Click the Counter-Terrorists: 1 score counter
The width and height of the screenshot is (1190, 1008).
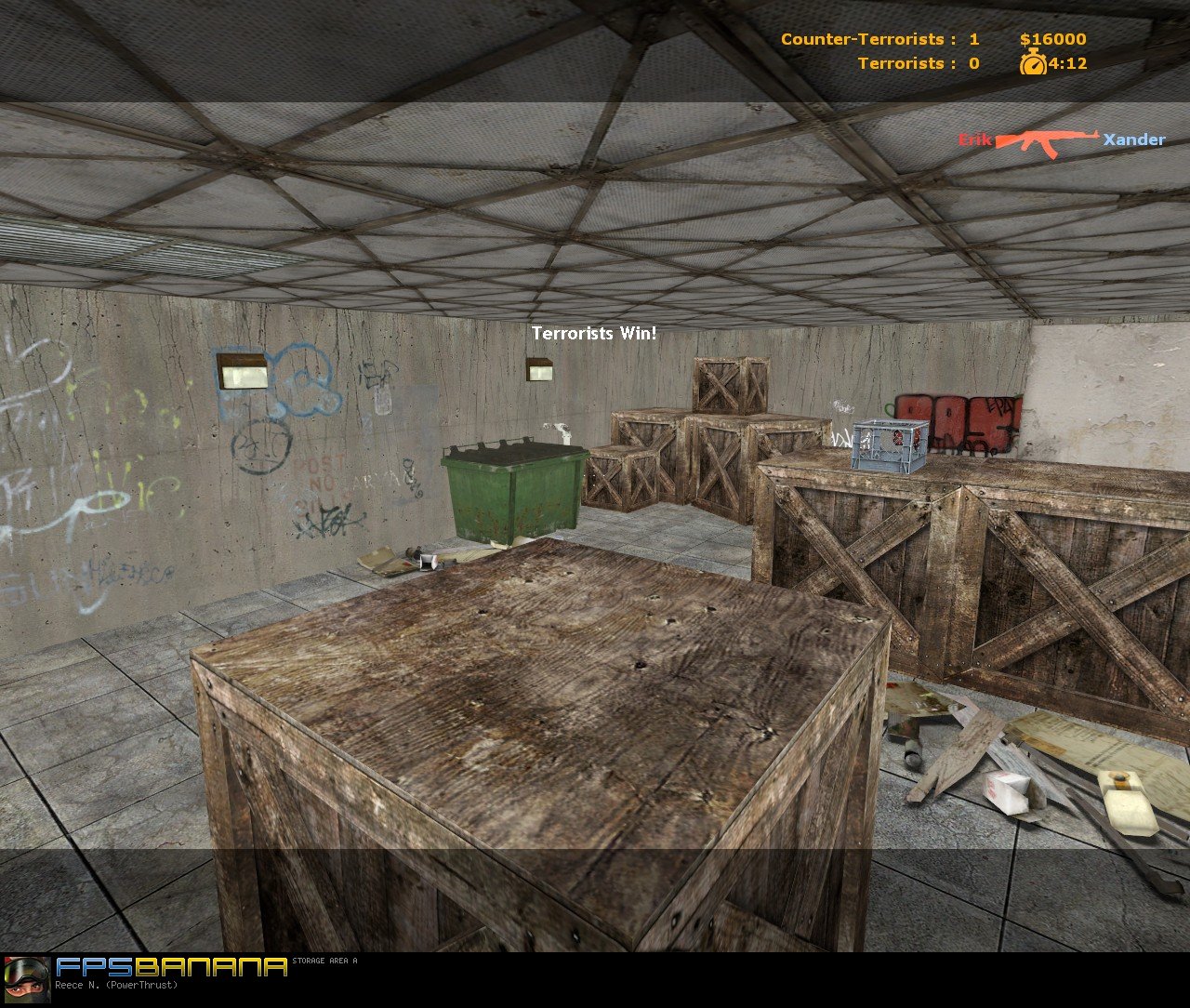click(879, 40)
